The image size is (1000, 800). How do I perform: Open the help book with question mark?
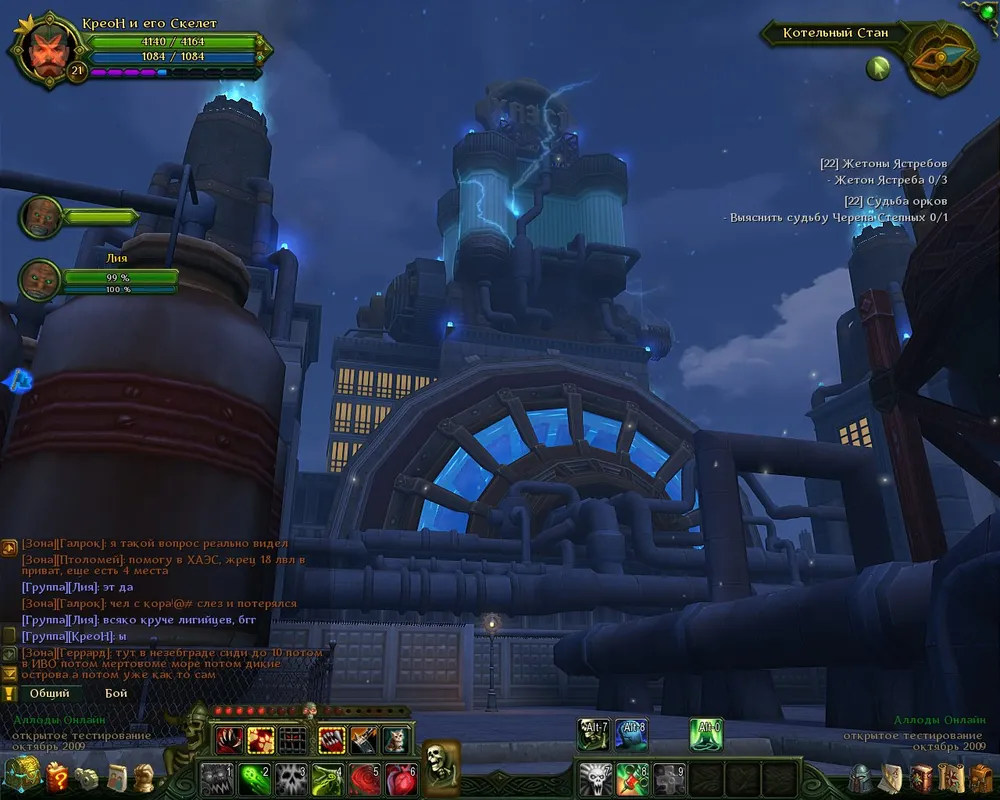click(57, 777)
